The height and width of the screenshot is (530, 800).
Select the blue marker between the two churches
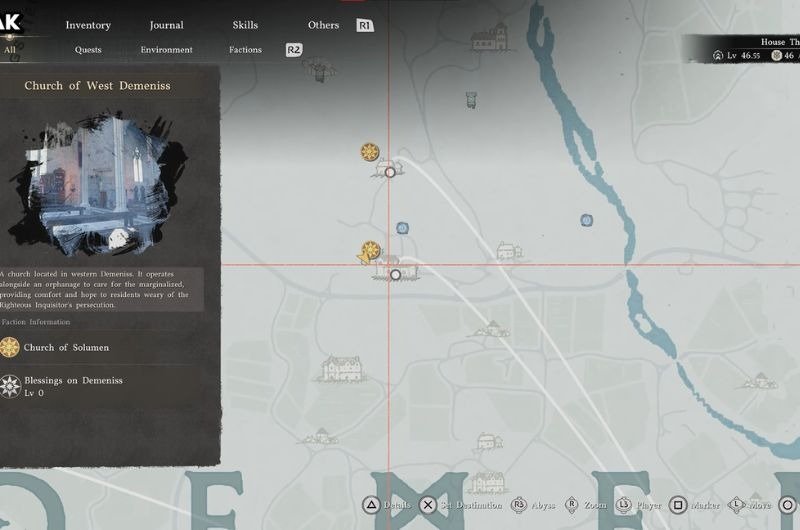click(402, 228)
